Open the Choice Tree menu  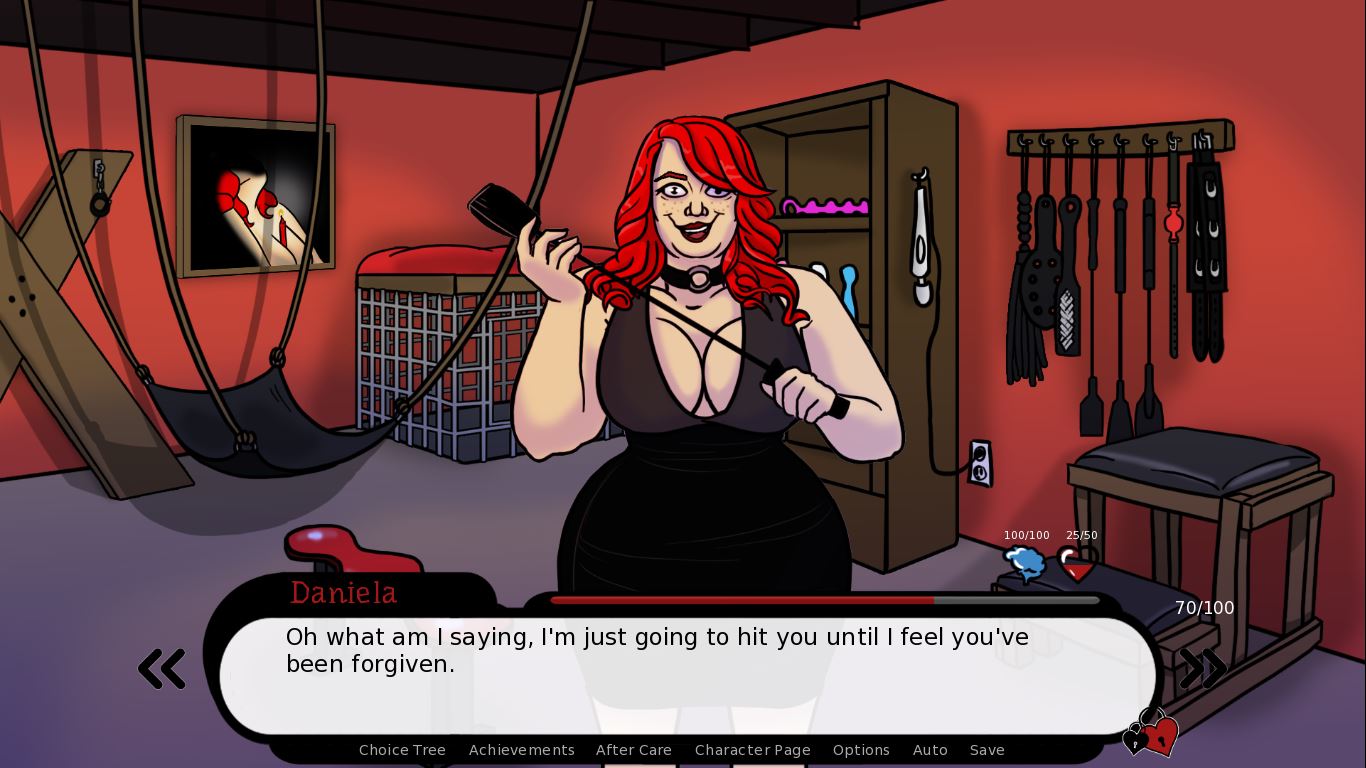tap(402, 750)
